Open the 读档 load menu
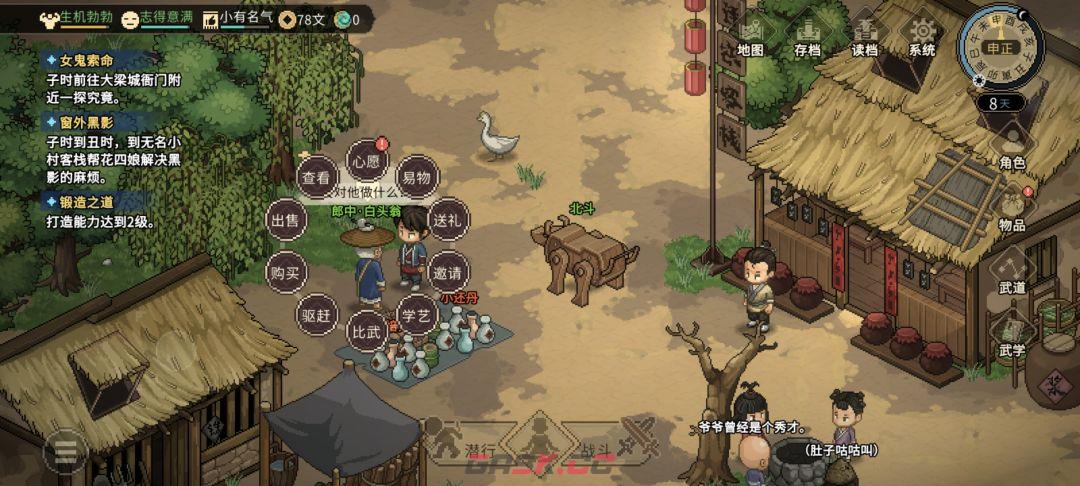Image resolution: width=1080 pixels, height=486 pixels. 864,37
